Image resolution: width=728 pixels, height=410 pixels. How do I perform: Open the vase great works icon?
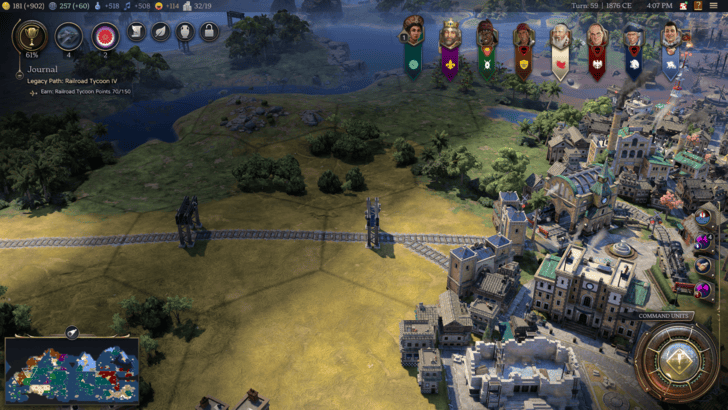click(185, 32)
